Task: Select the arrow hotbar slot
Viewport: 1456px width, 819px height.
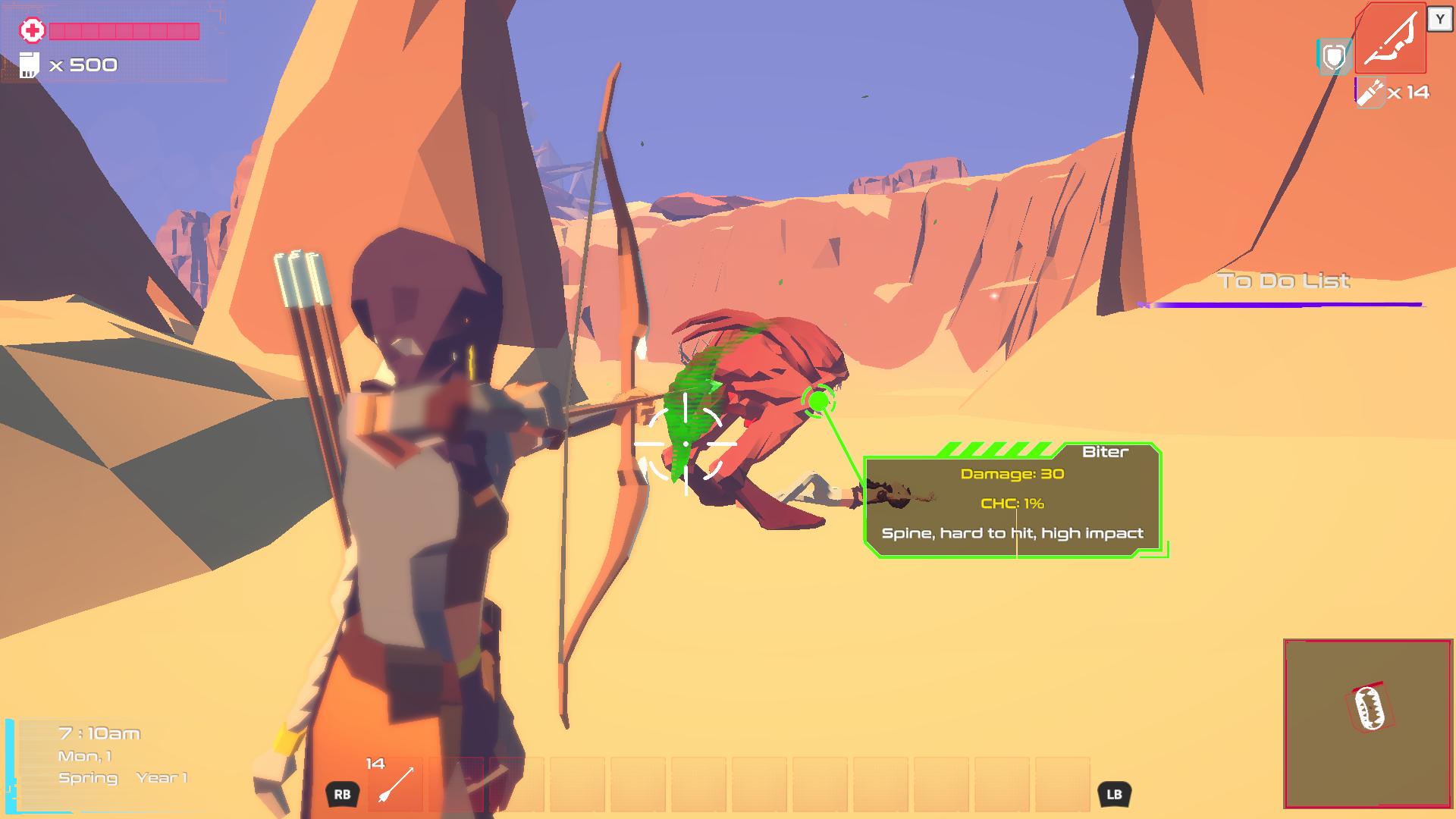Action: 397,785
